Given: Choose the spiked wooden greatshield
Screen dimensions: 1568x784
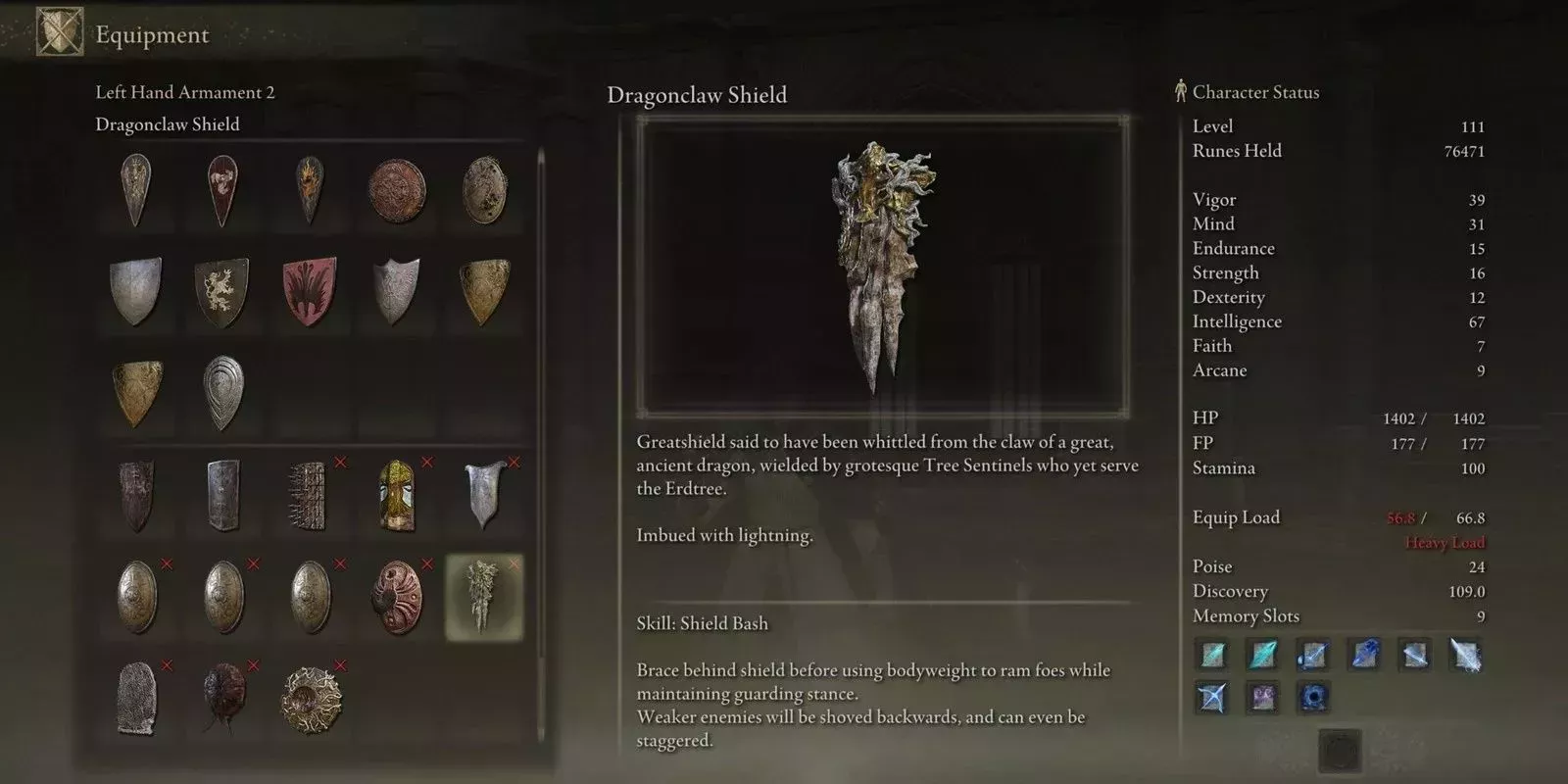Looking at the screenshot, I should point(310,495).
